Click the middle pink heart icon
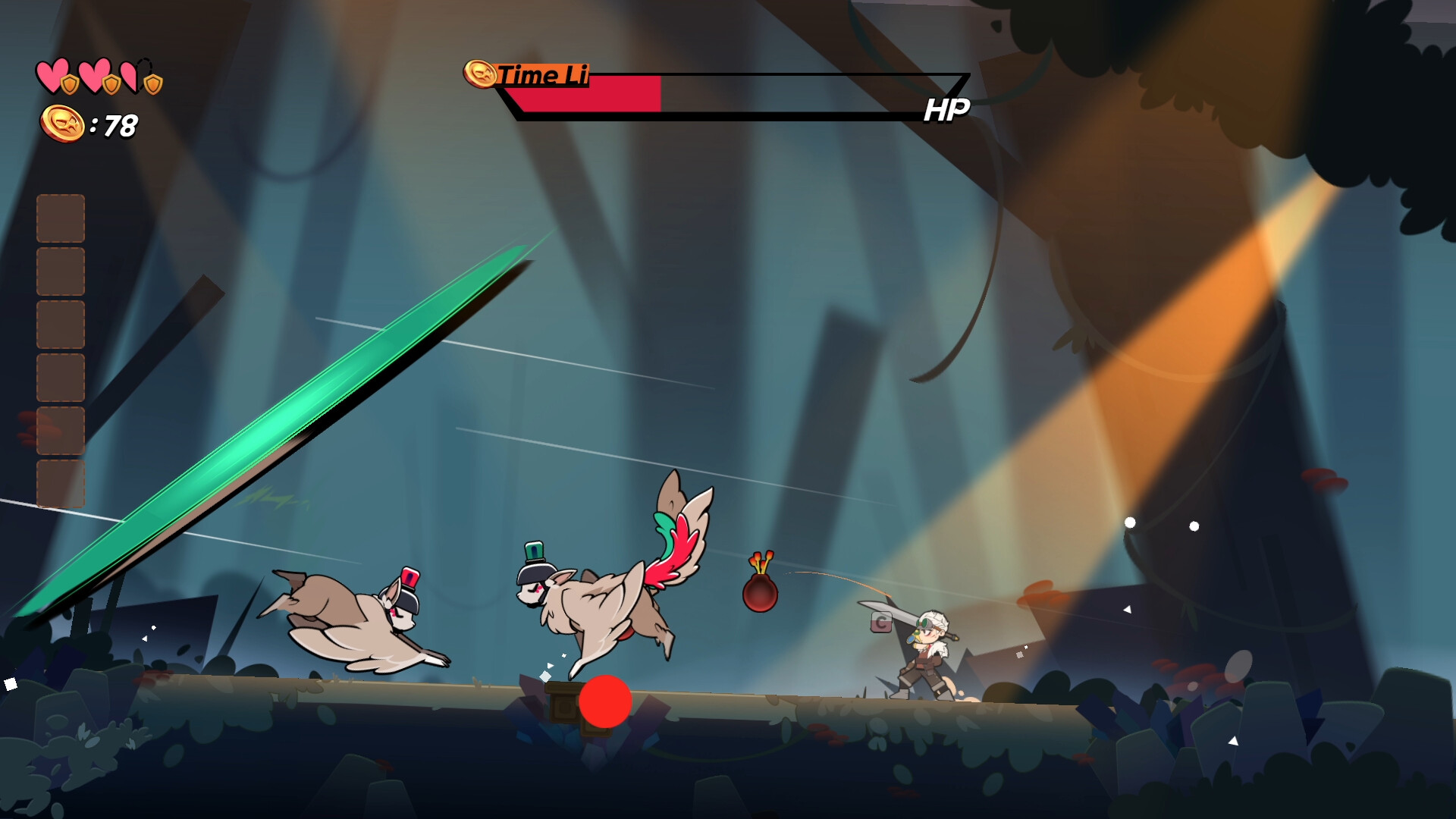The image size is (1456, 819). pyautogui.click(x=96, y=76)
